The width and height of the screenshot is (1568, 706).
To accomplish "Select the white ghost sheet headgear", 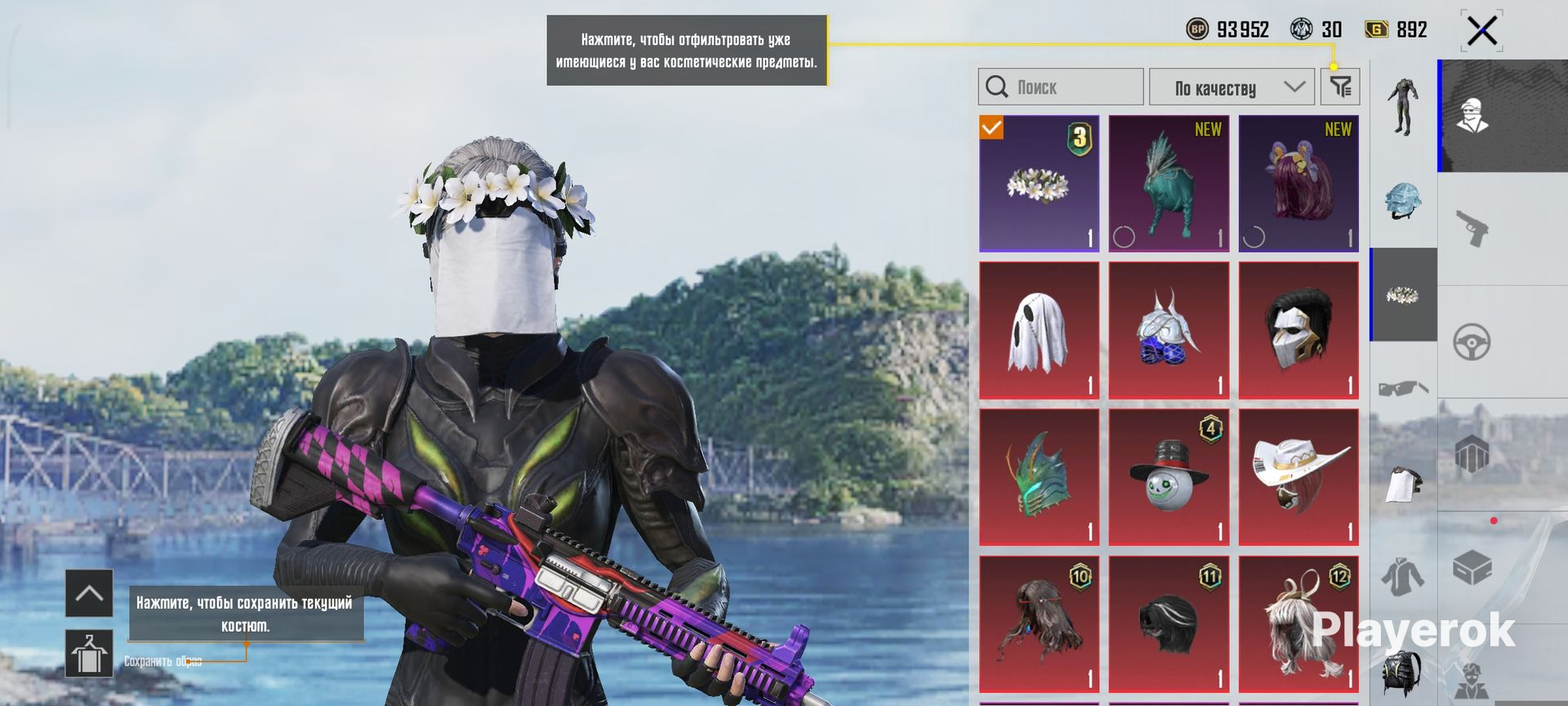I will tap(1039, 331).
